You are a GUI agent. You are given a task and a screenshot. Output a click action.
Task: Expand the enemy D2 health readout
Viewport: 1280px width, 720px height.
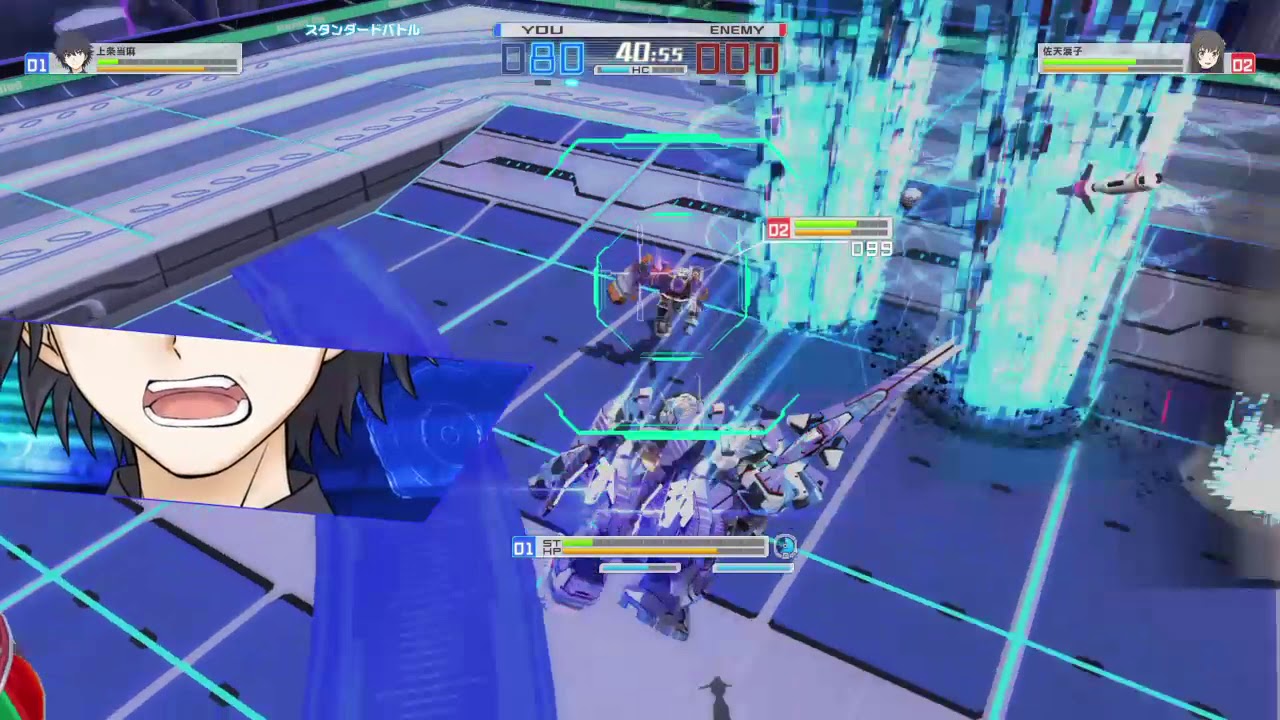pos(840,228)
